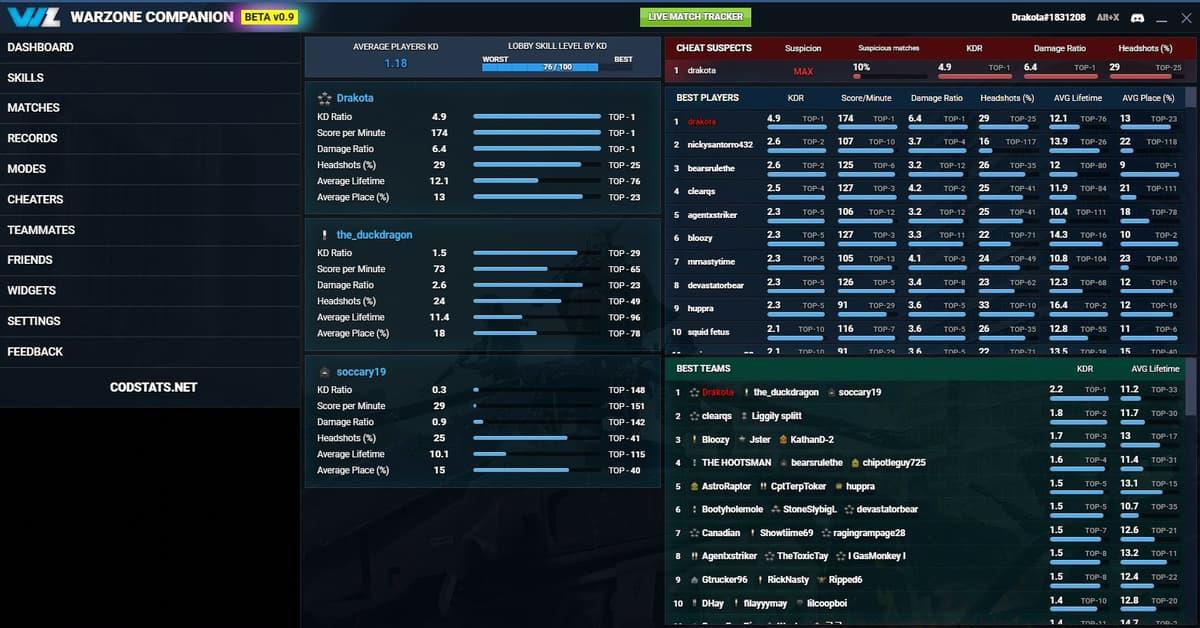Minimize the app window
The image size is (1200, 628).
point(1162,18)
